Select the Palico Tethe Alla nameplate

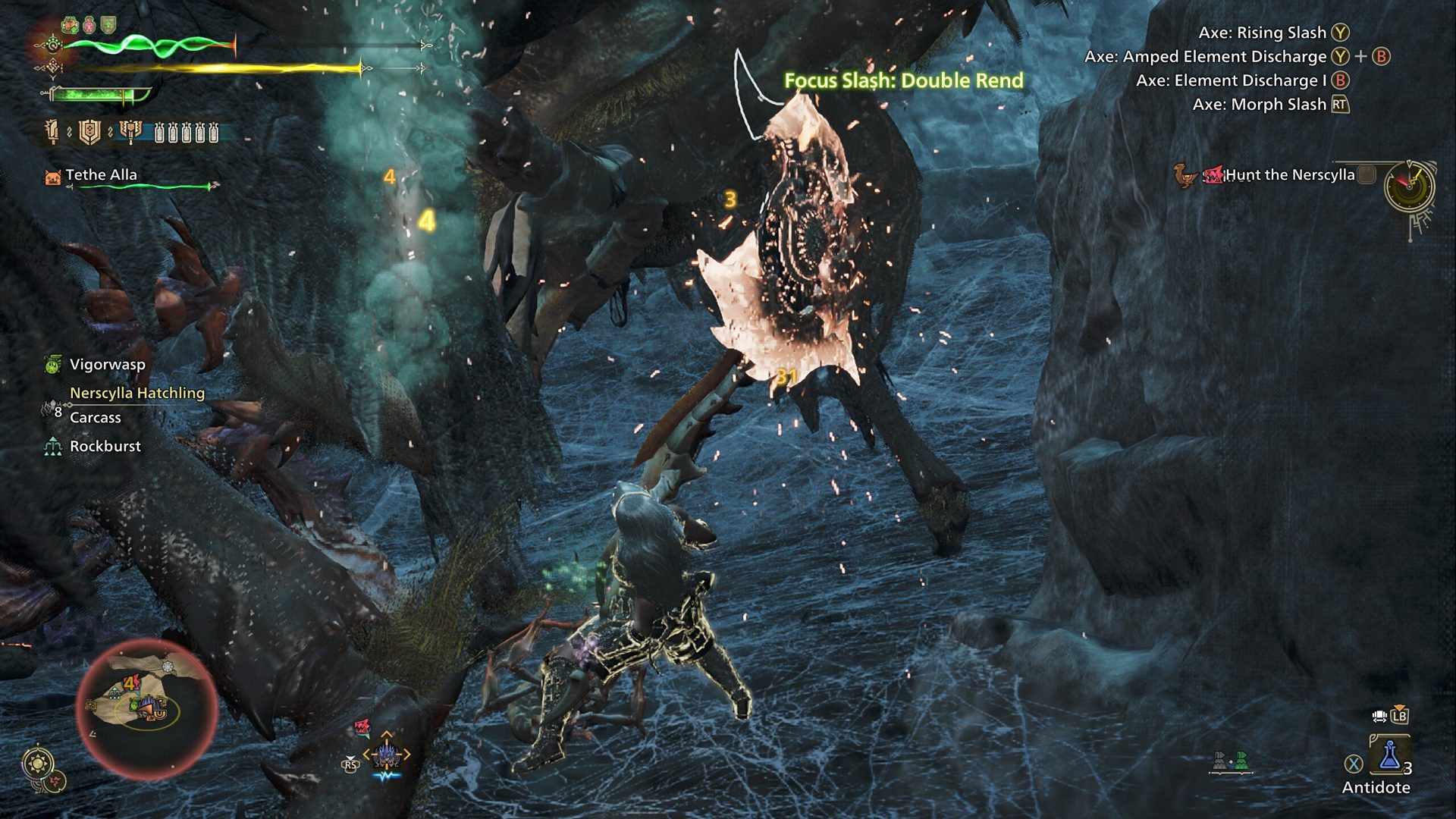[x=101, y=175]
